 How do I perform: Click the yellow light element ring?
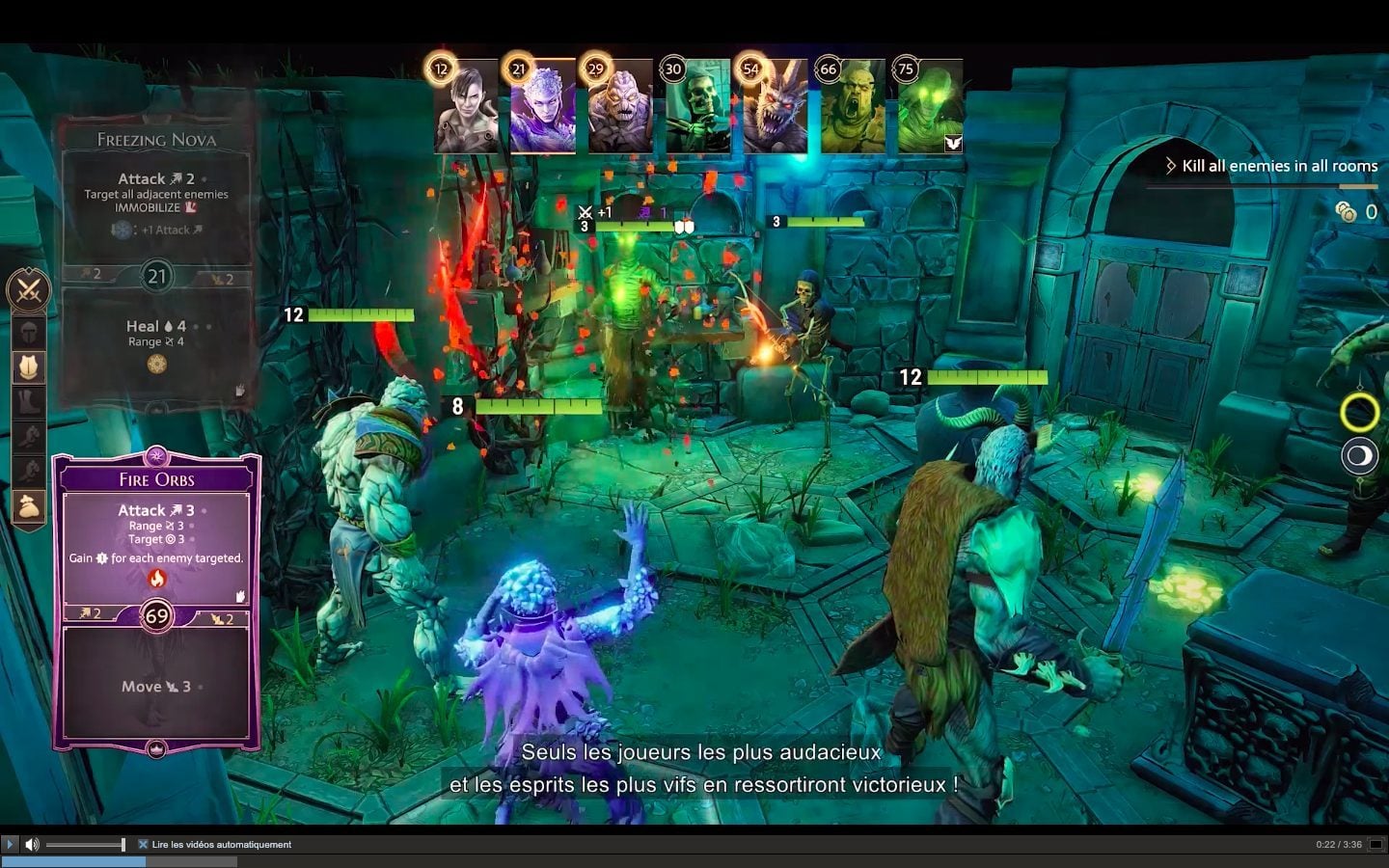click(1359, 413)
